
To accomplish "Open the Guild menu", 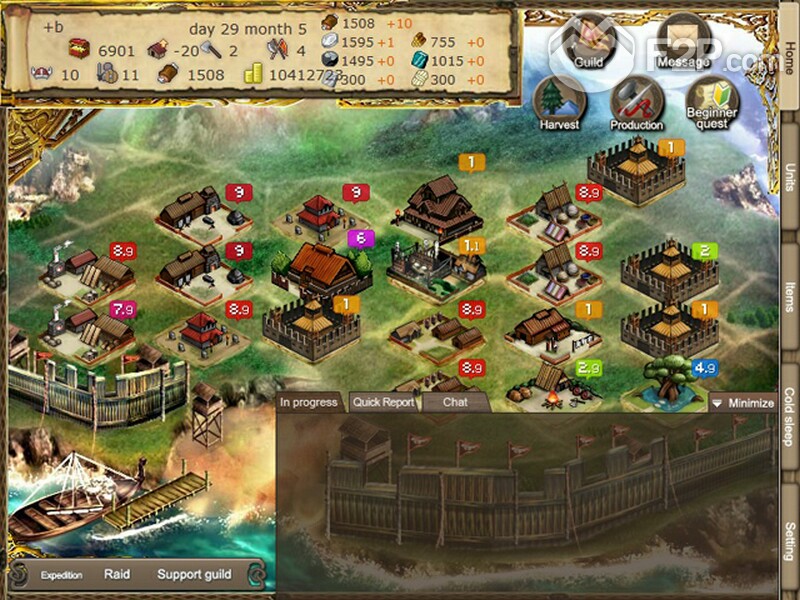I will (x=587, y=42).
